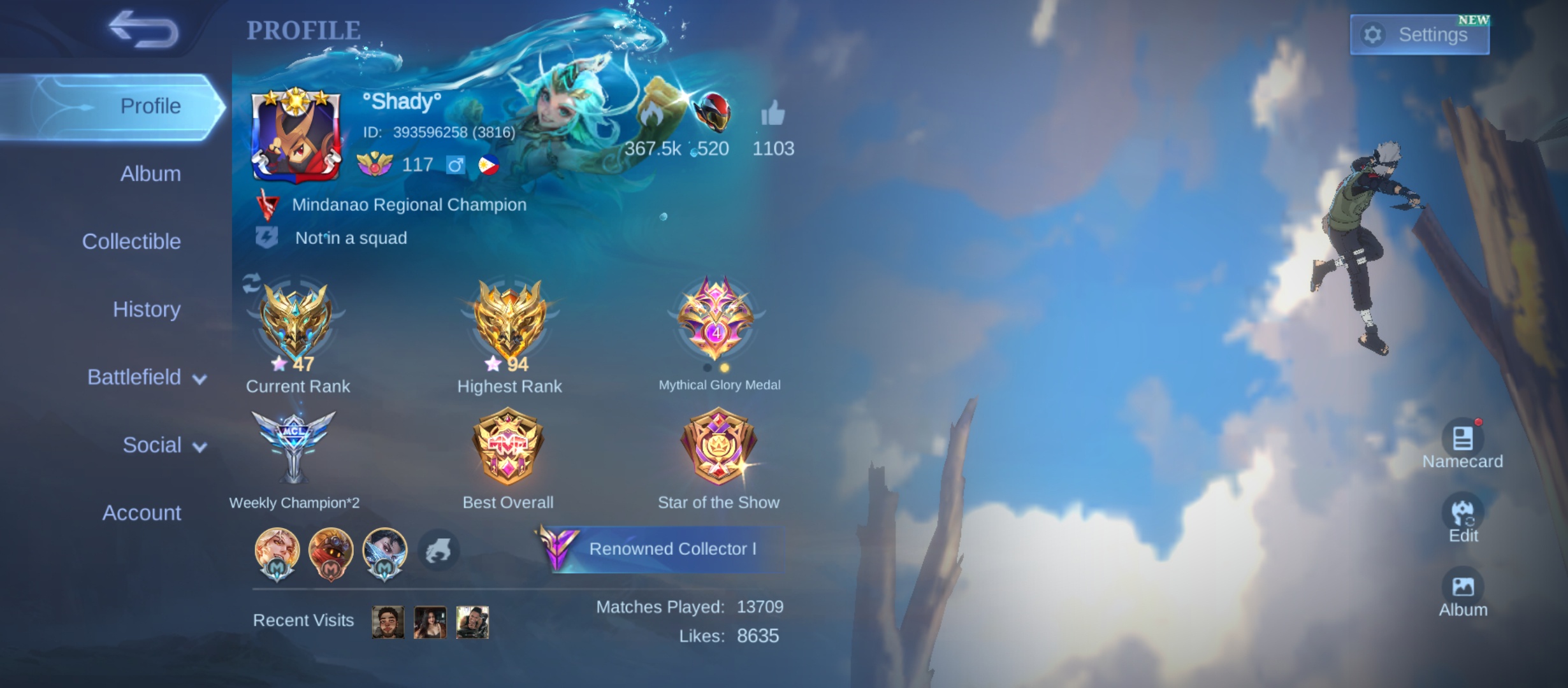Toggle the rank swap arrows icon

click(251, 283)
